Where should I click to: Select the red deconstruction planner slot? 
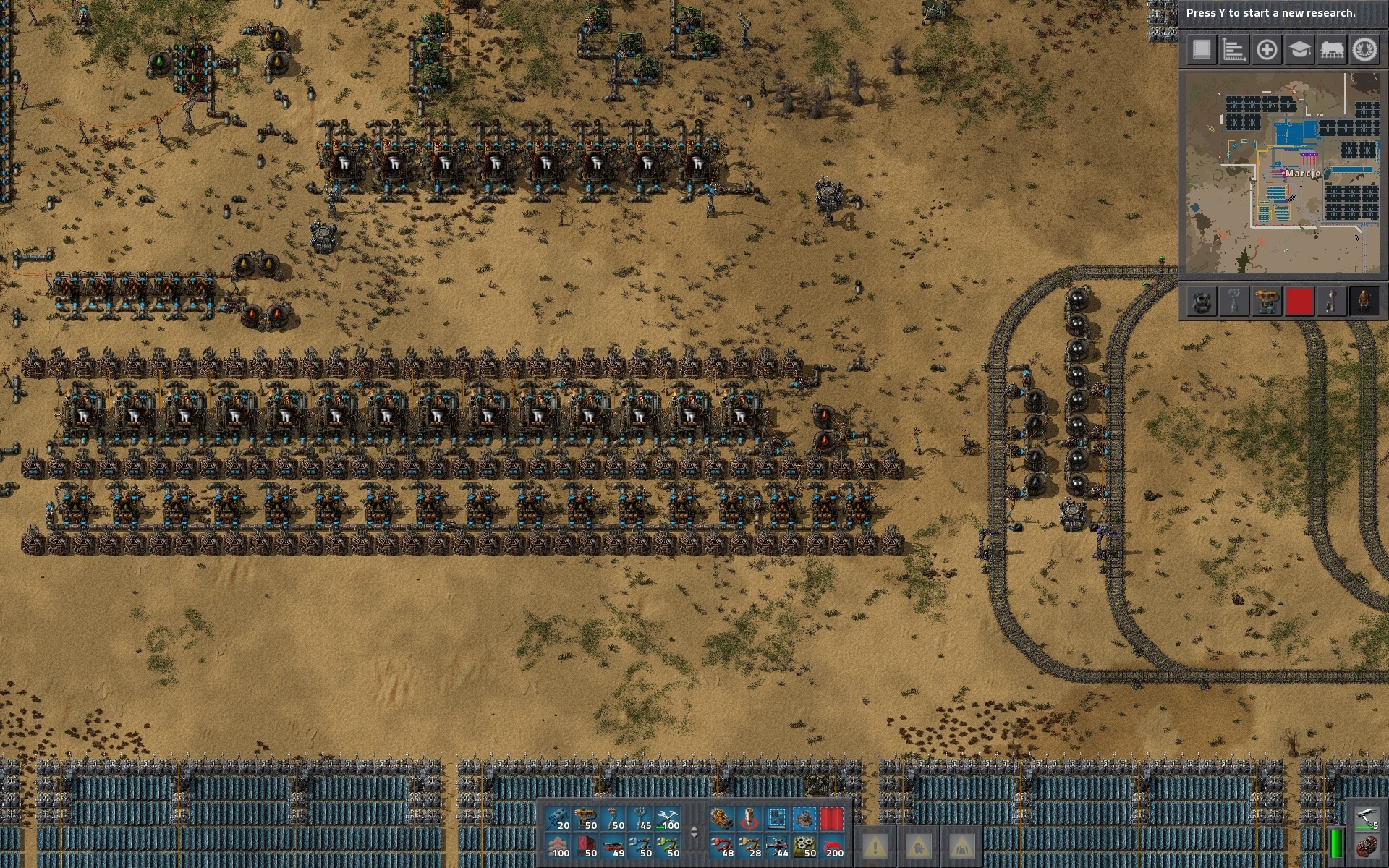832,819
